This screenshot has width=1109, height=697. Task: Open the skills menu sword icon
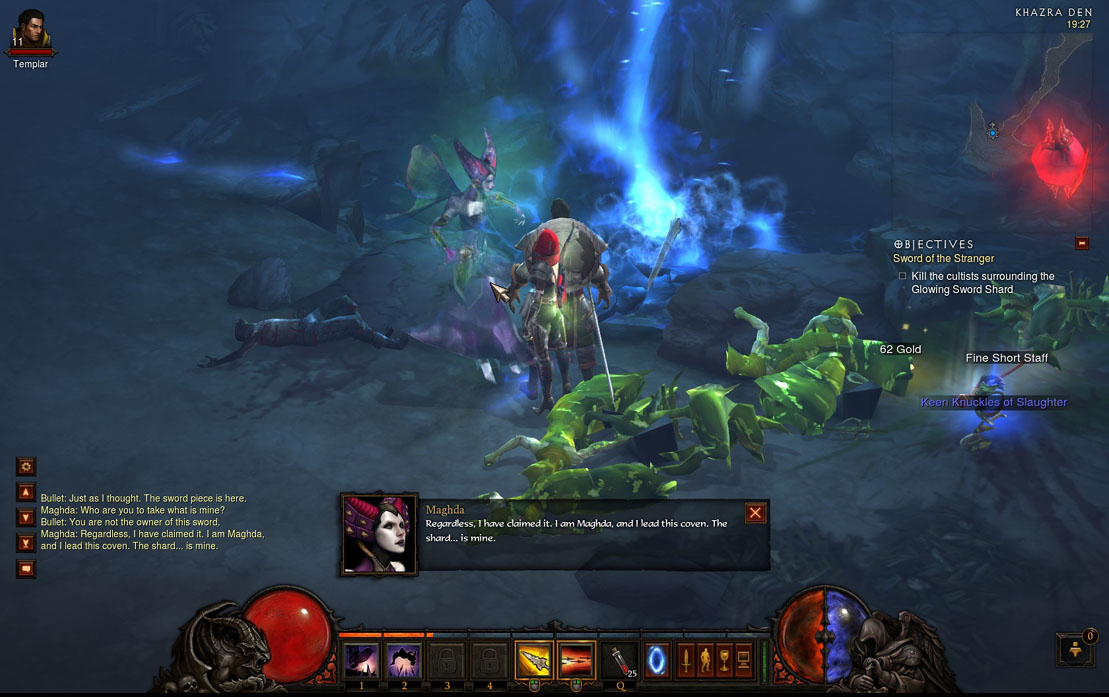(687, 660)
